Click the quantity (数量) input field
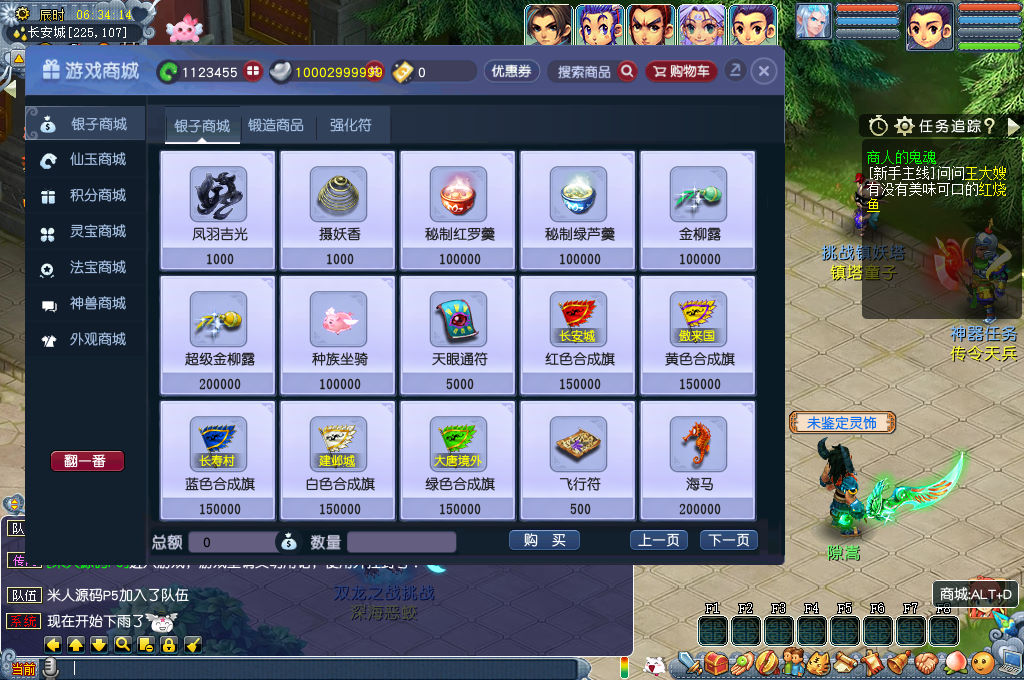 [x=401, y=542]
